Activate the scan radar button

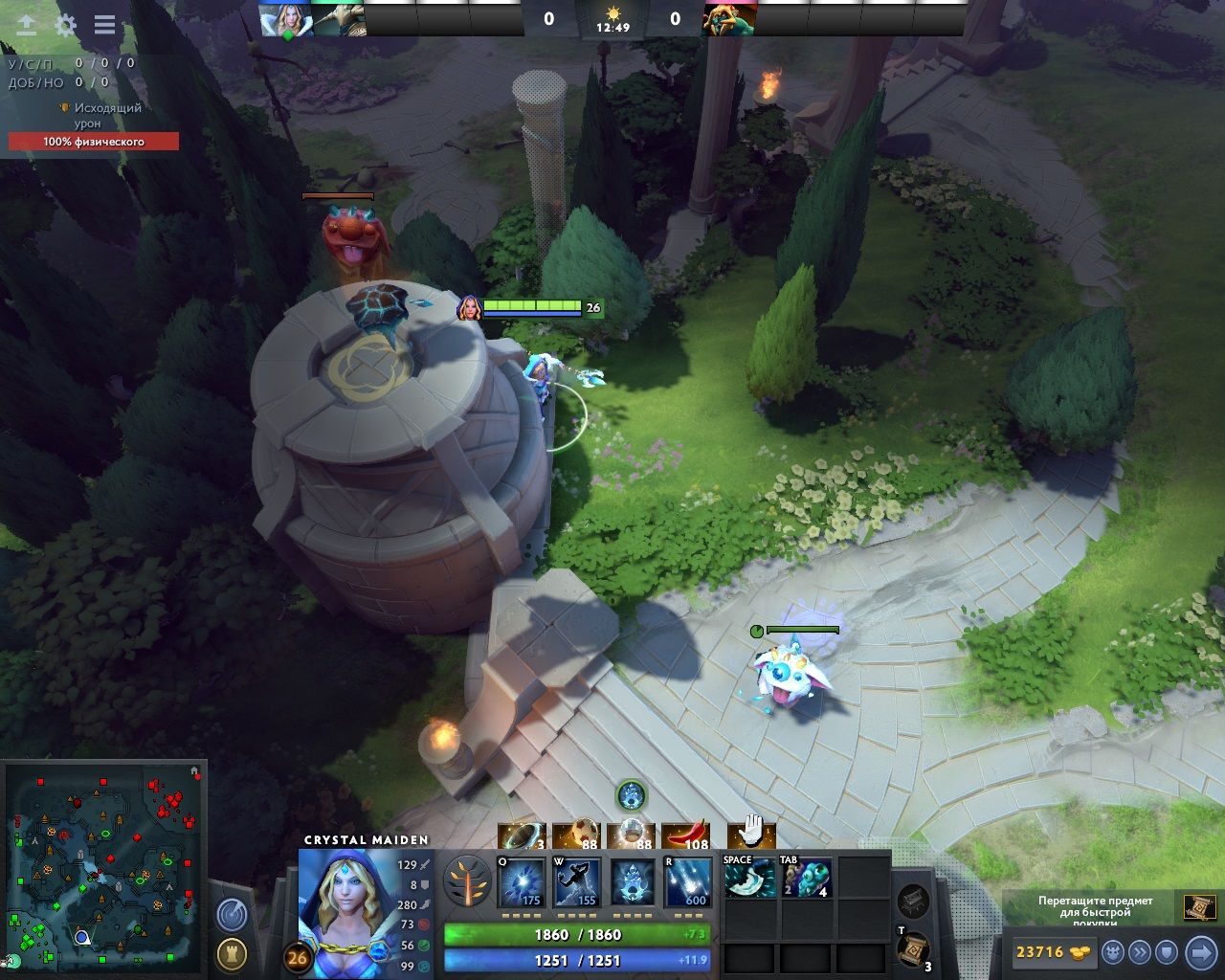(x=231, y=915)
